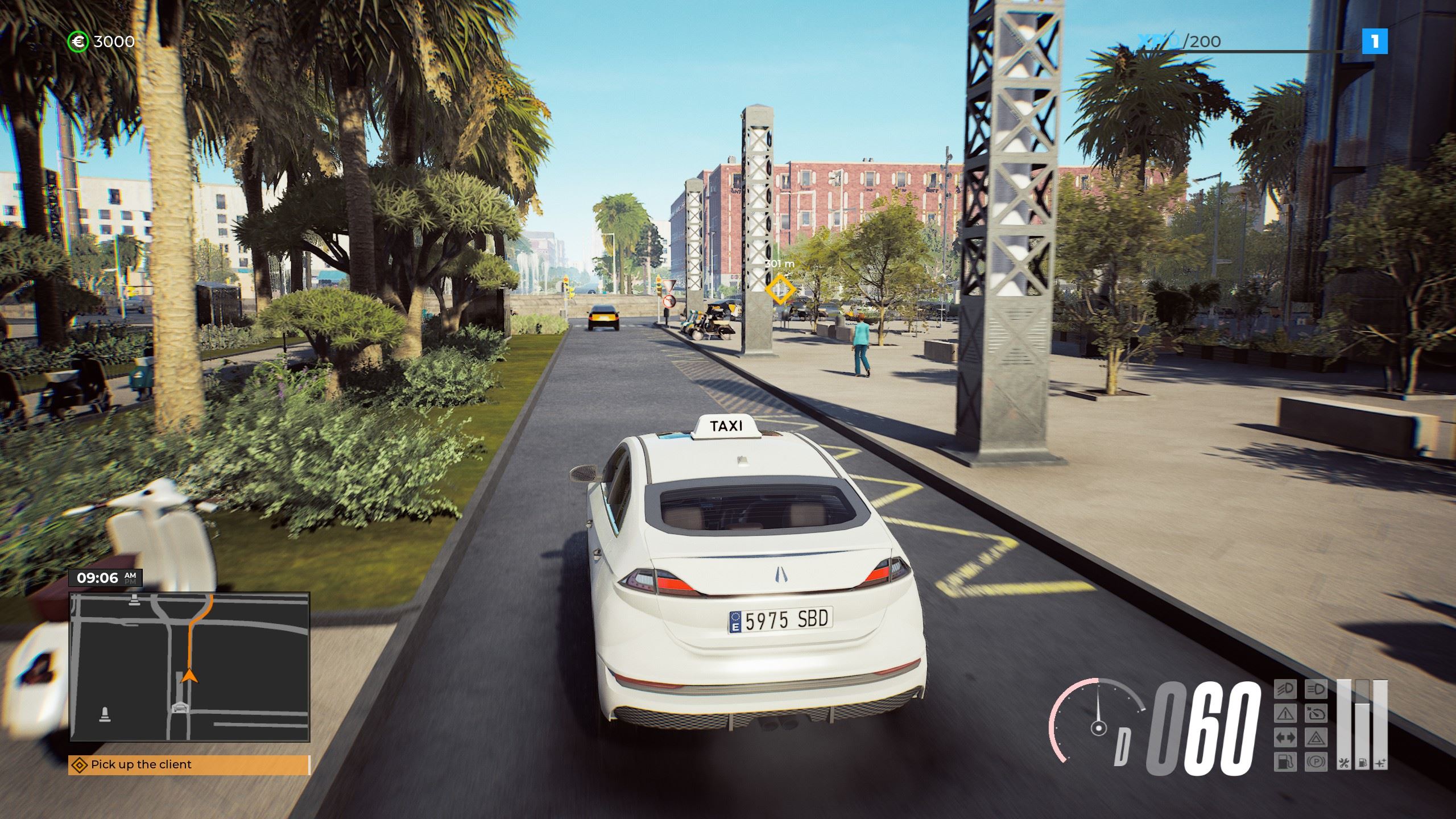Open the street minimap

click(x=189, y=667)
